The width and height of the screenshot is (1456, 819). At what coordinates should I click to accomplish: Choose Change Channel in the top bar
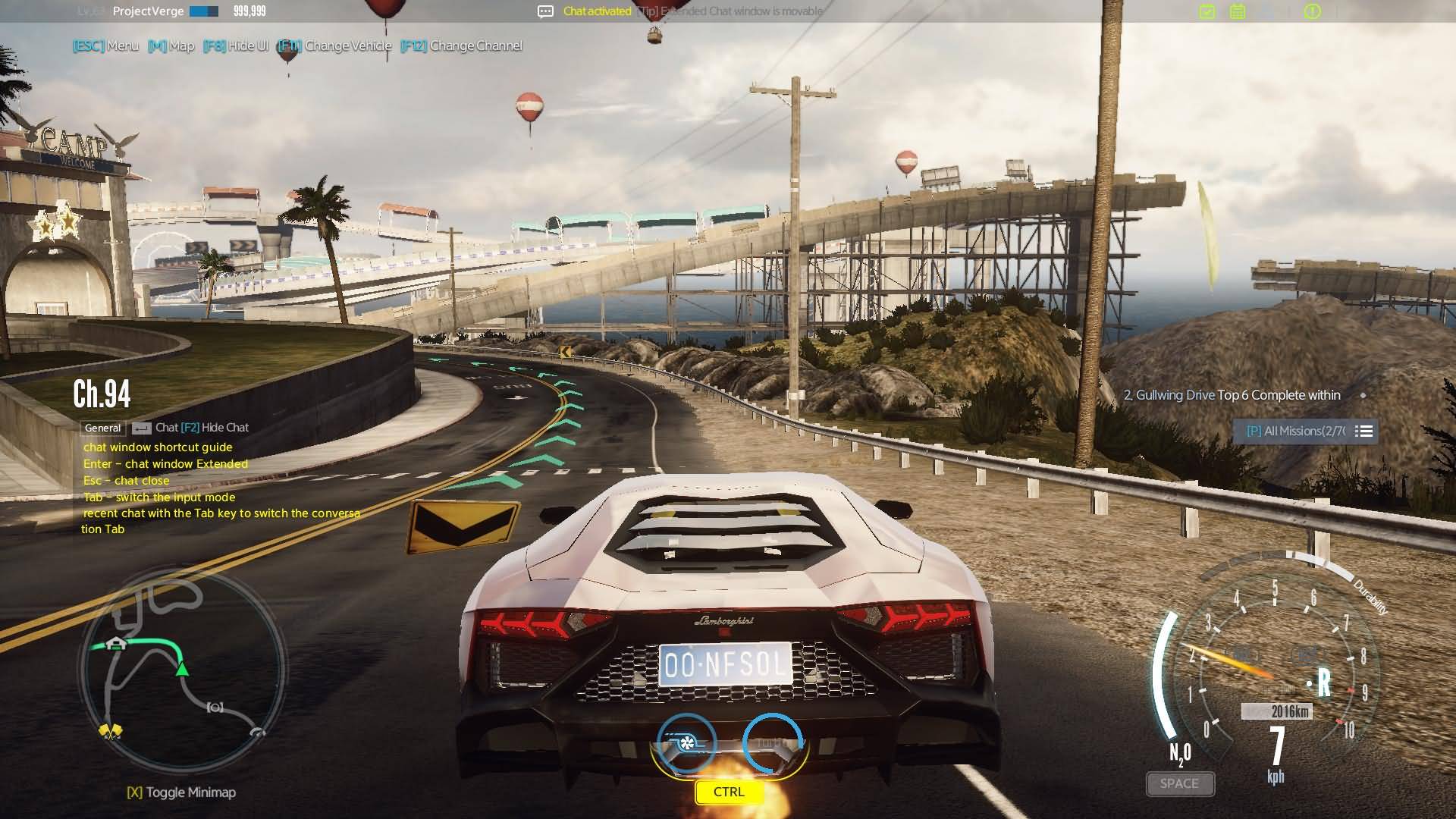coord(462,45)
